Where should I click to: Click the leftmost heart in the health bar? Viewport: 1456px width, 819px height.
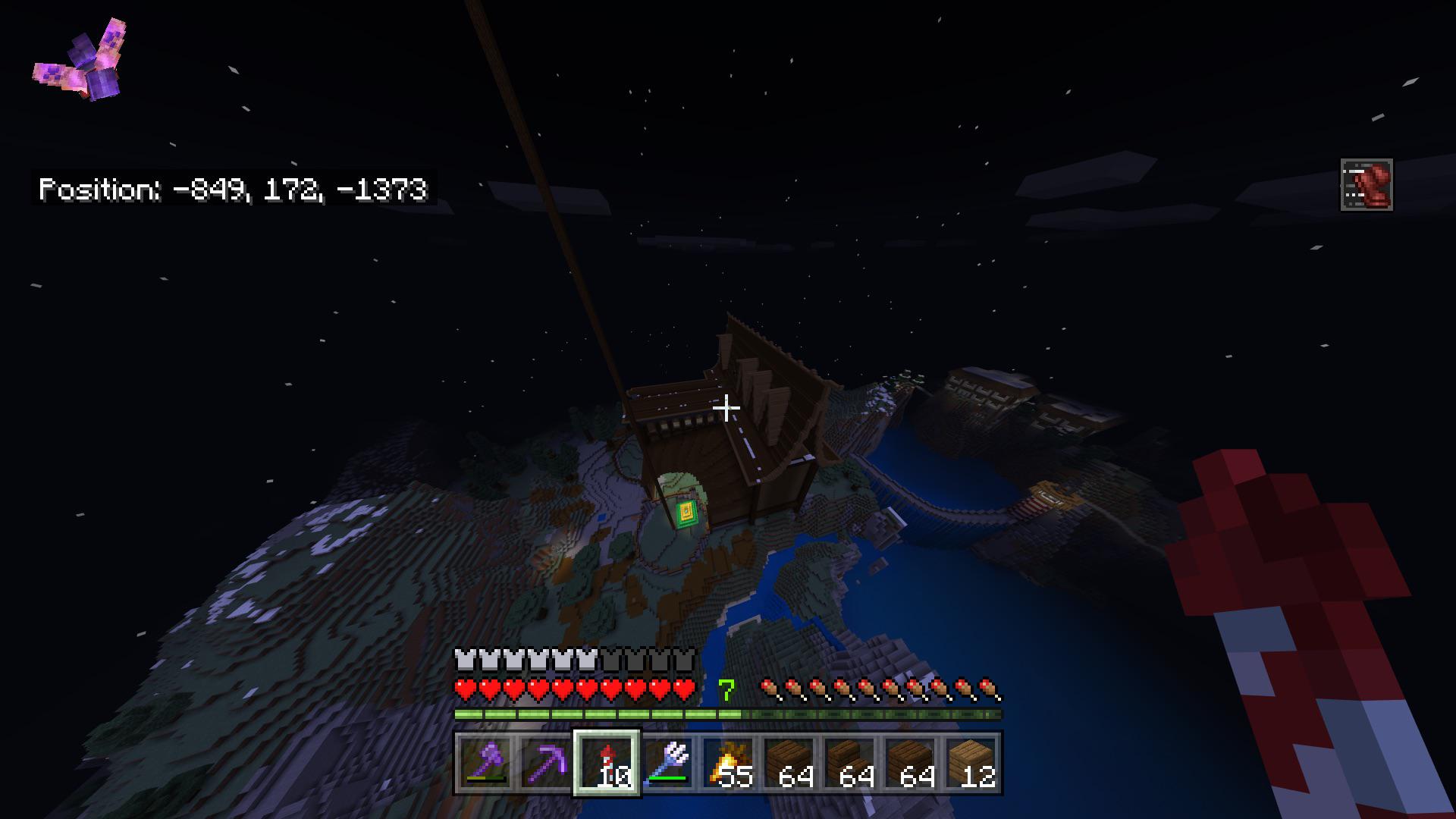coord(463,689)
